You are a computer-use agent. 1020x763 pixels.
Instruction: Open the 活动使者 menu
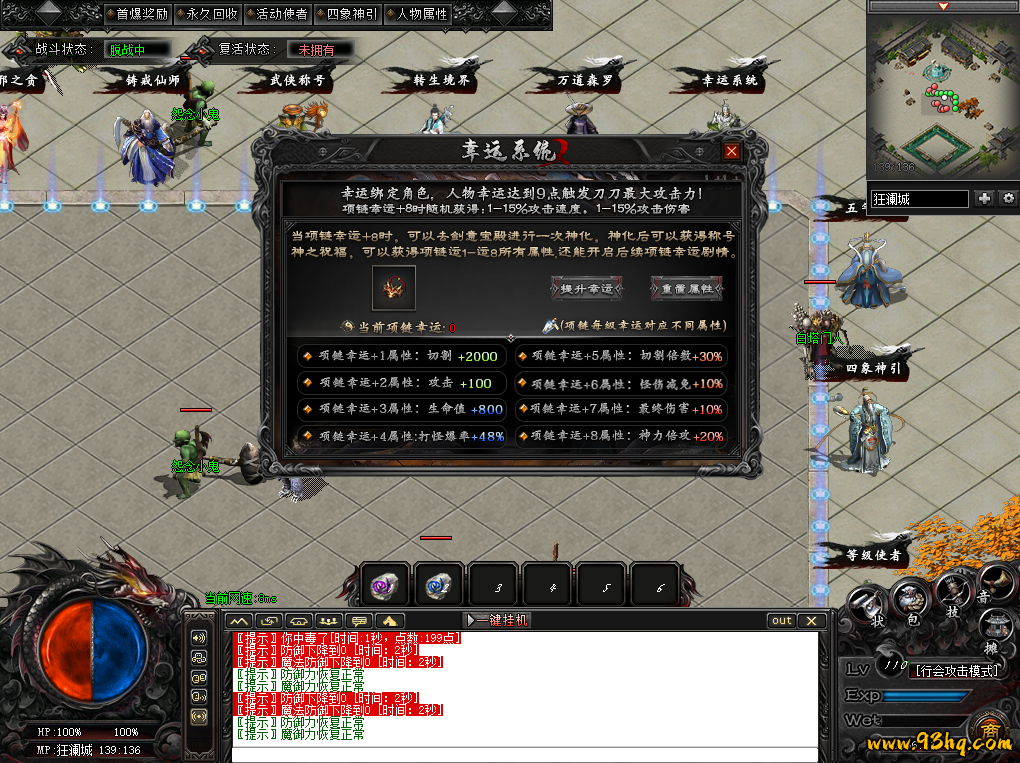[281, 14]
